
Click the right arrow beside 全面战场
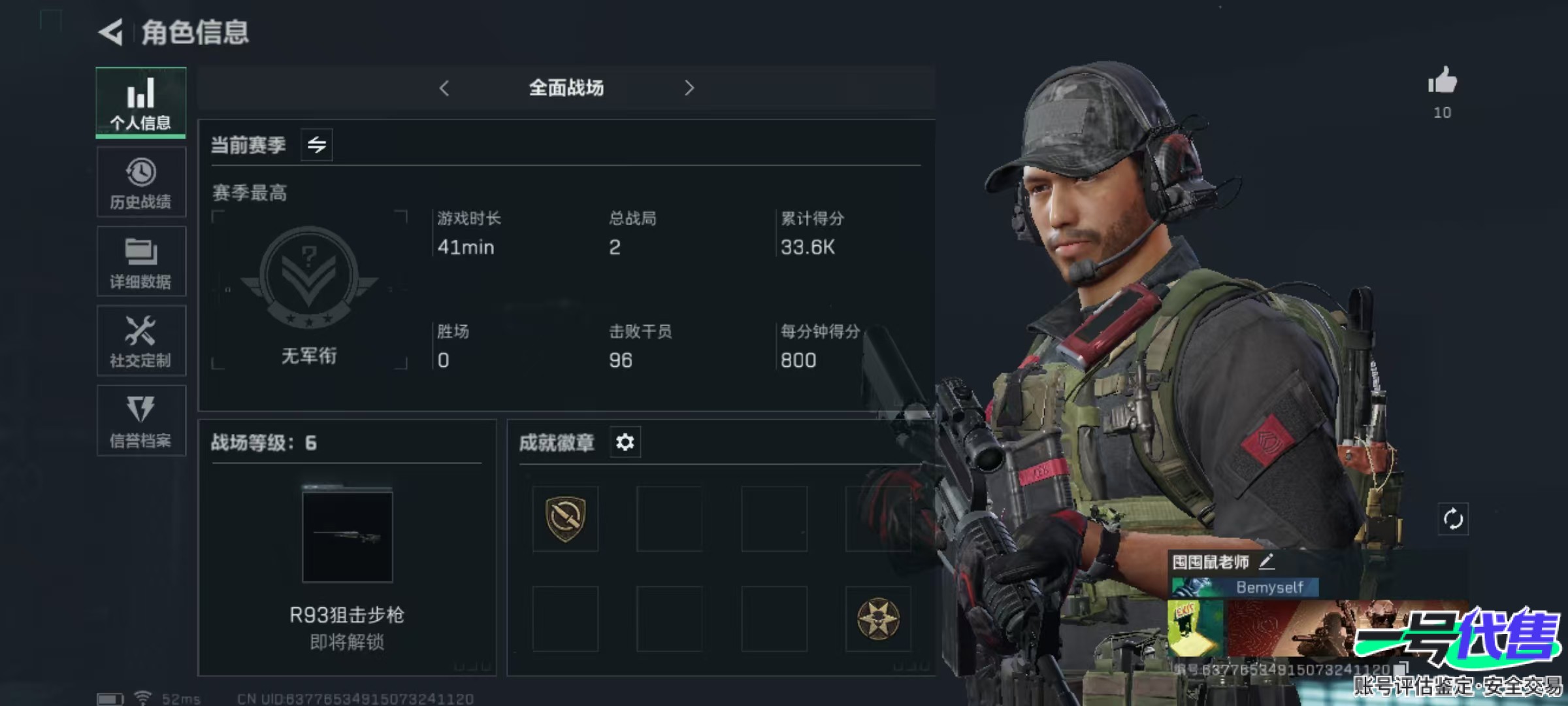coord(689,88)
